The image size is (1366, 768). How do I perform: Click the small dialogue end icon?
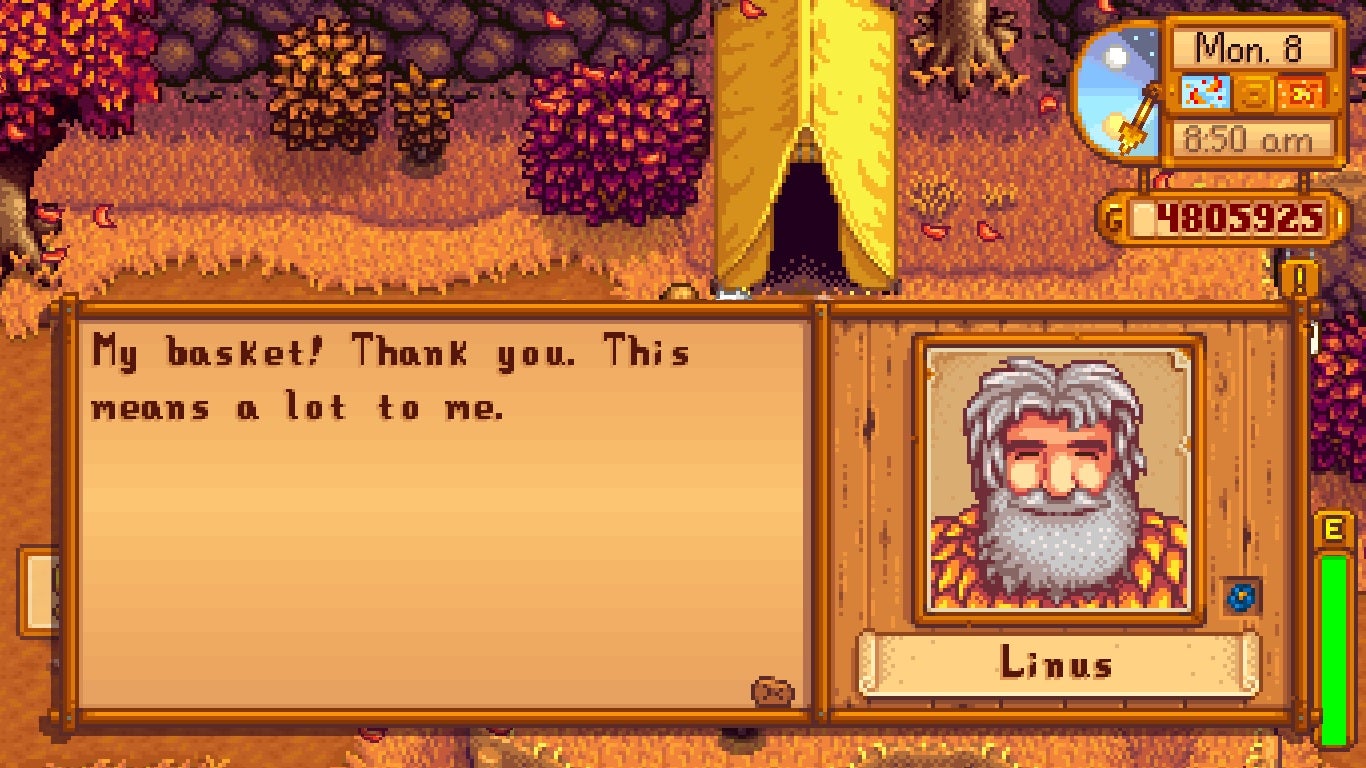(772, 691)
